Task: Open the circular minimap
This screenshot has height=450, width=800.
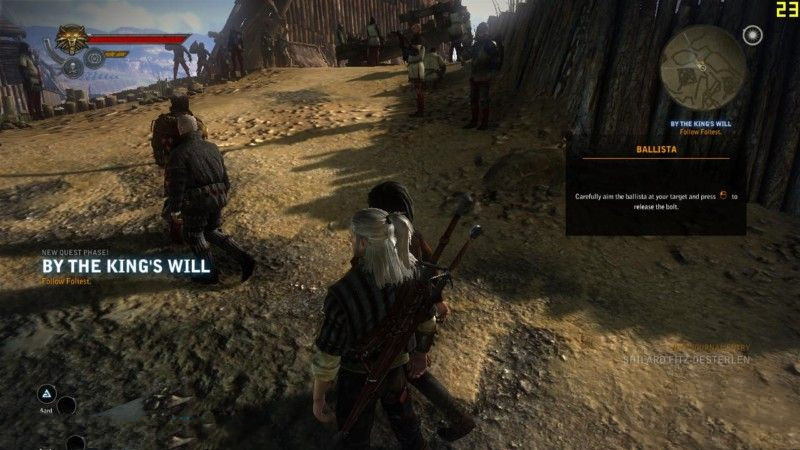Action: tap(705, 70)
